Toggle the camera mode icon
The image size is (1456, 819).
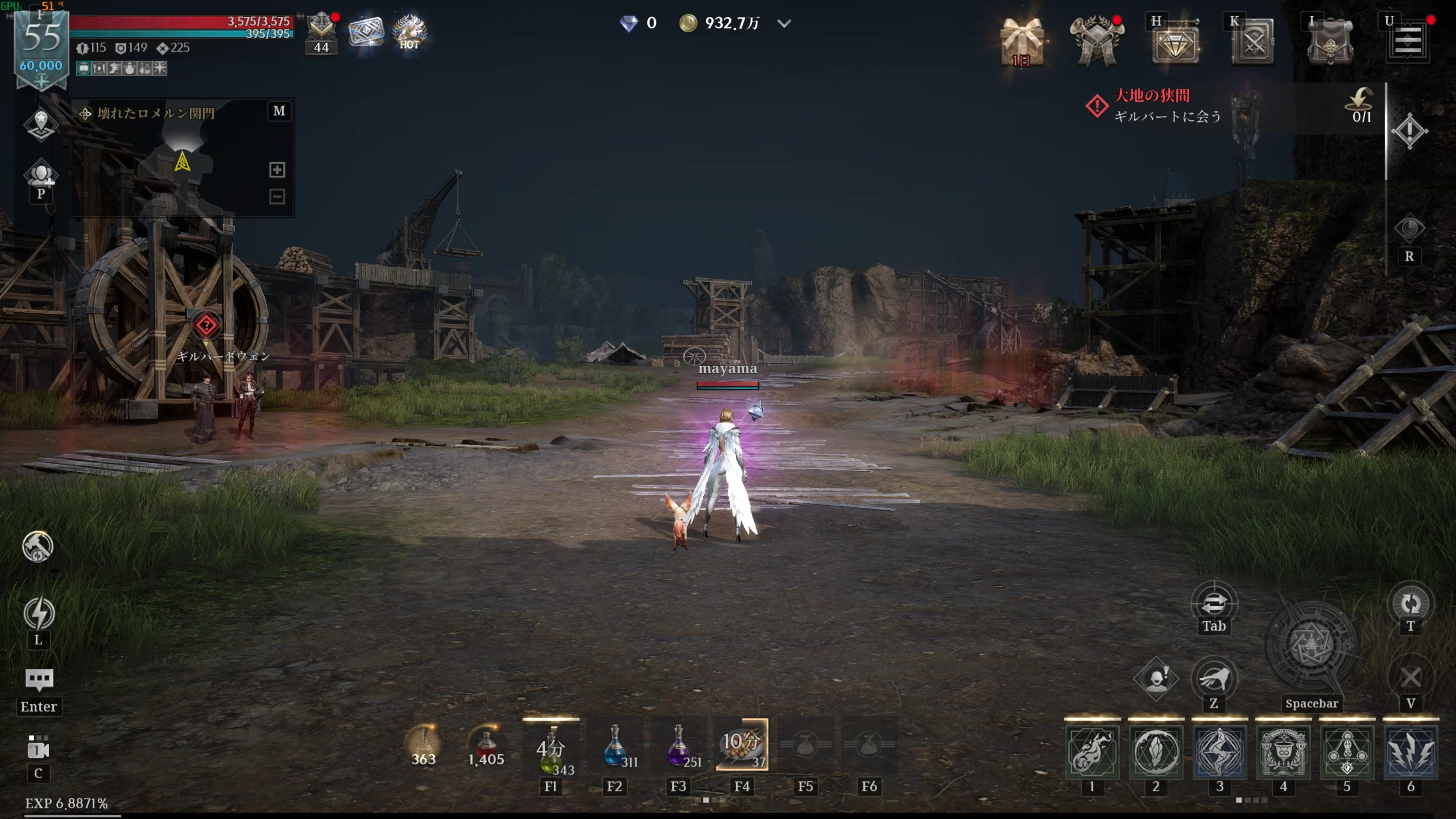tap(38, 748)
